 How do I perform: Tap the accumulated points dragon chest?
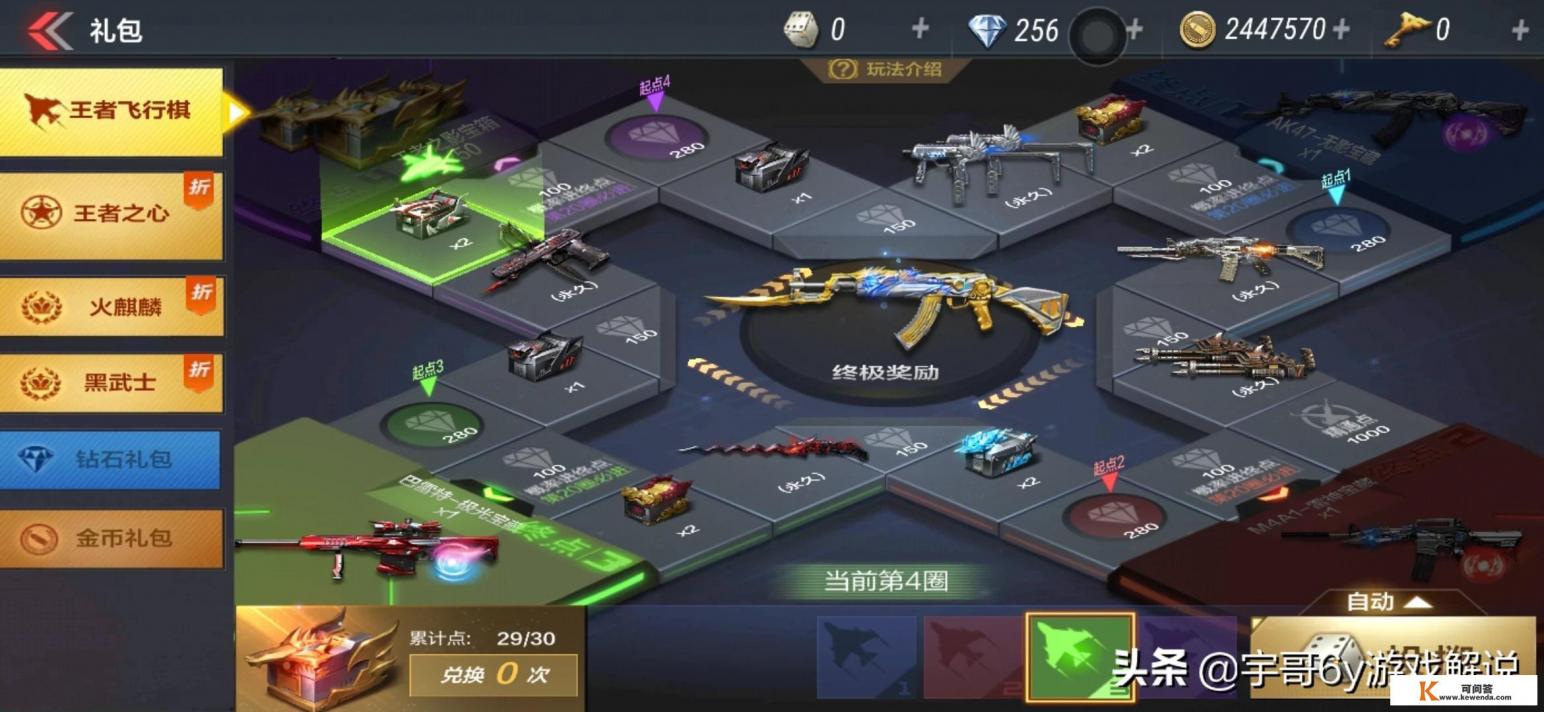pos(318,660)
